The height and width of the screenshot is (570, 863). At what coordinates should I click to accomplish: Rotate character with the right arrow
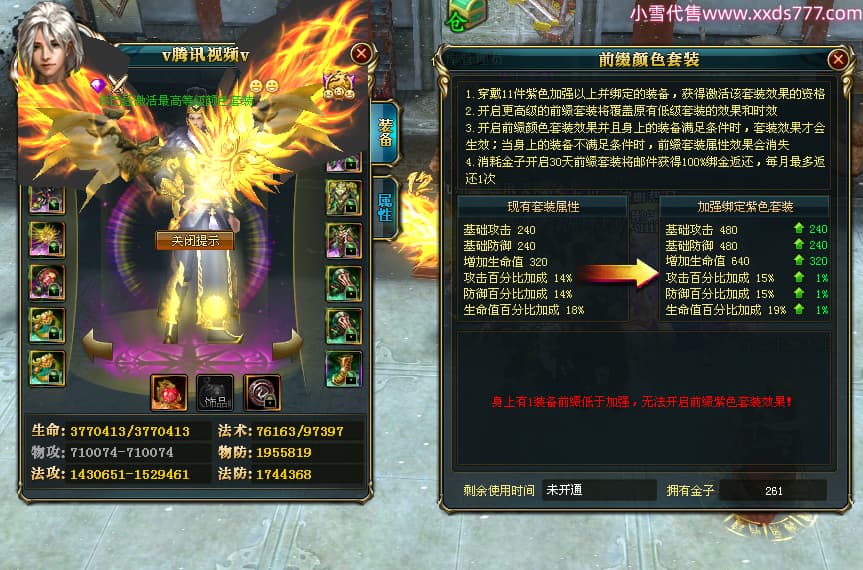287,346
